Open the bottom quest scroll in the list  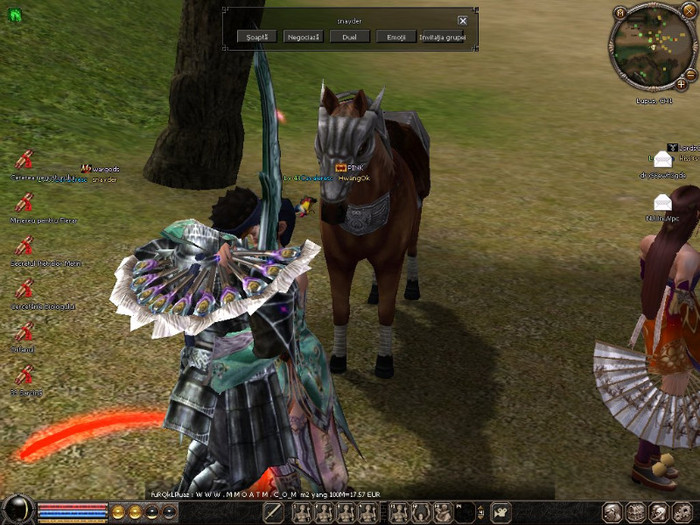(x=25, y=375)
